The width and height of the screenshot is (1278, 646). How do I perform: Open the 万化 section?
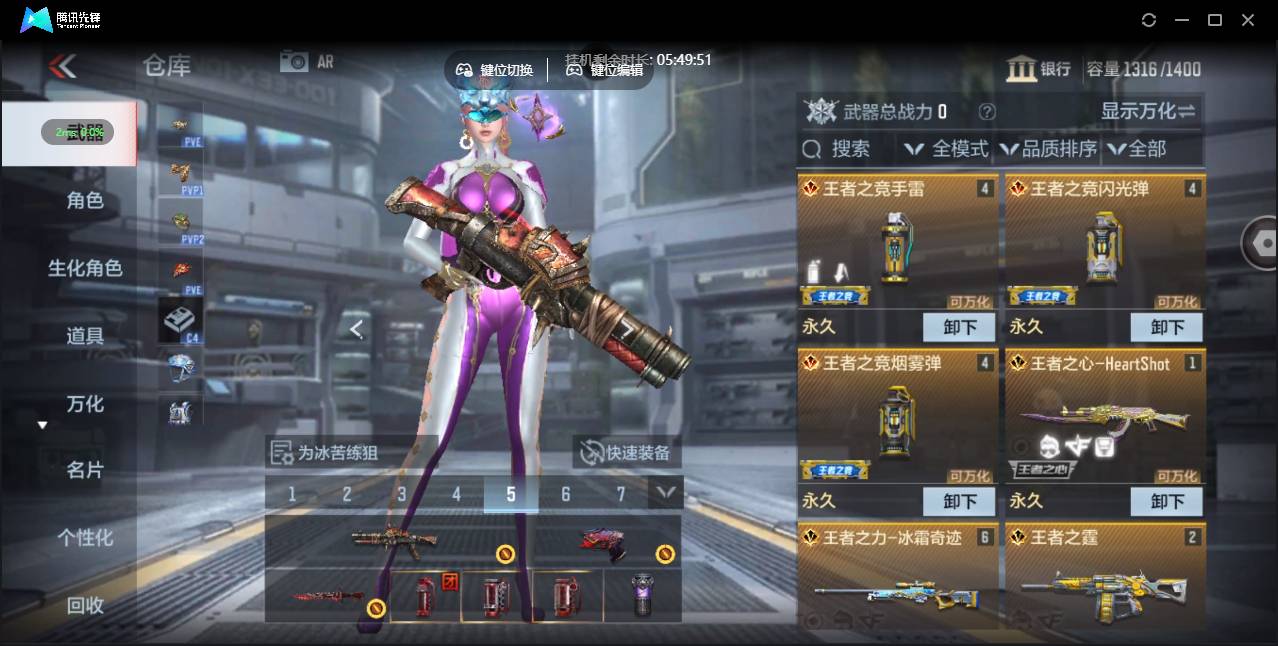[85, 404]
